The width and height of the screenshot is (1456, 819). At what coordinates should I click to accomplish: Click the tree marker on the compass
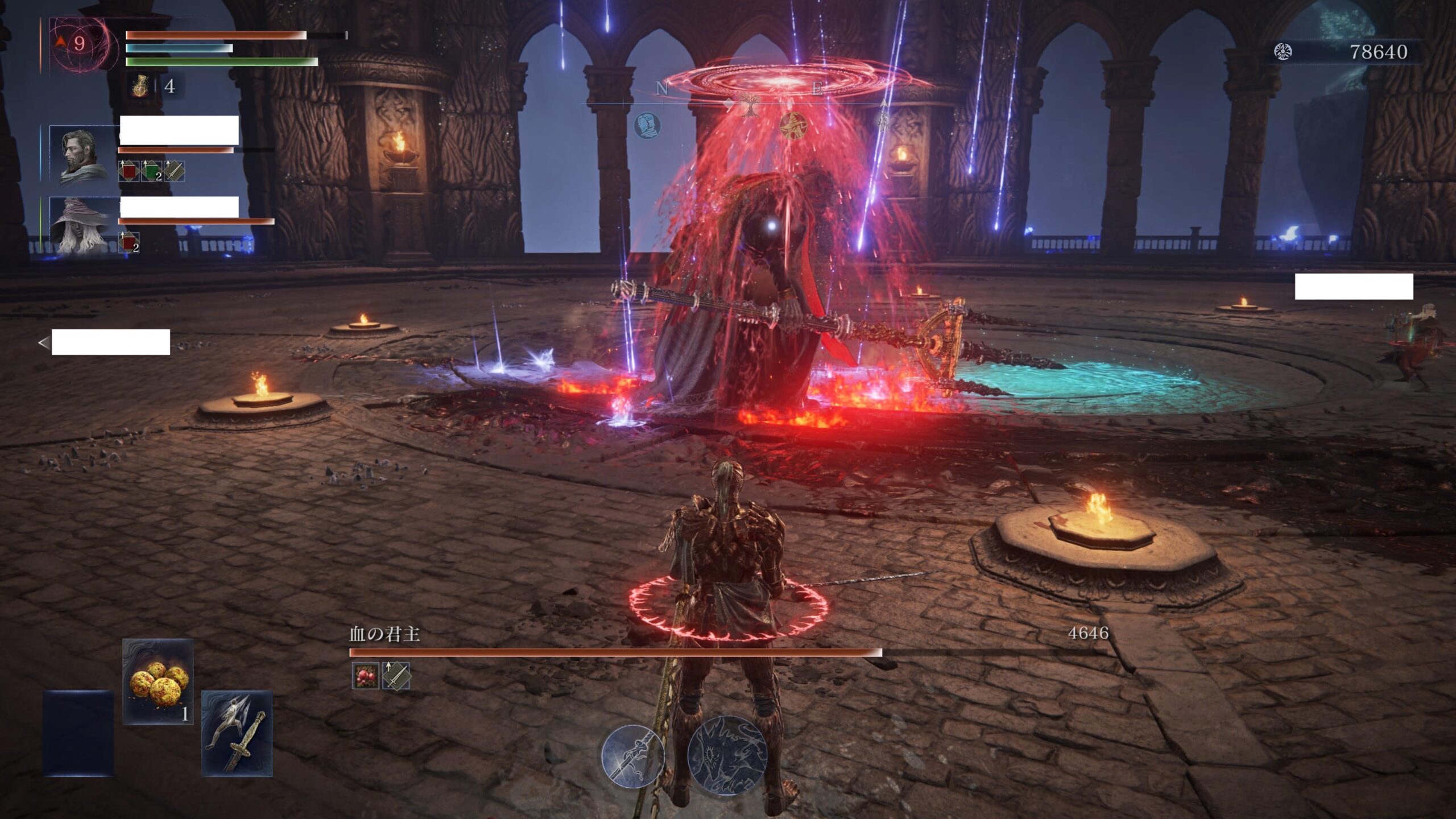click(x=750, y=105)
